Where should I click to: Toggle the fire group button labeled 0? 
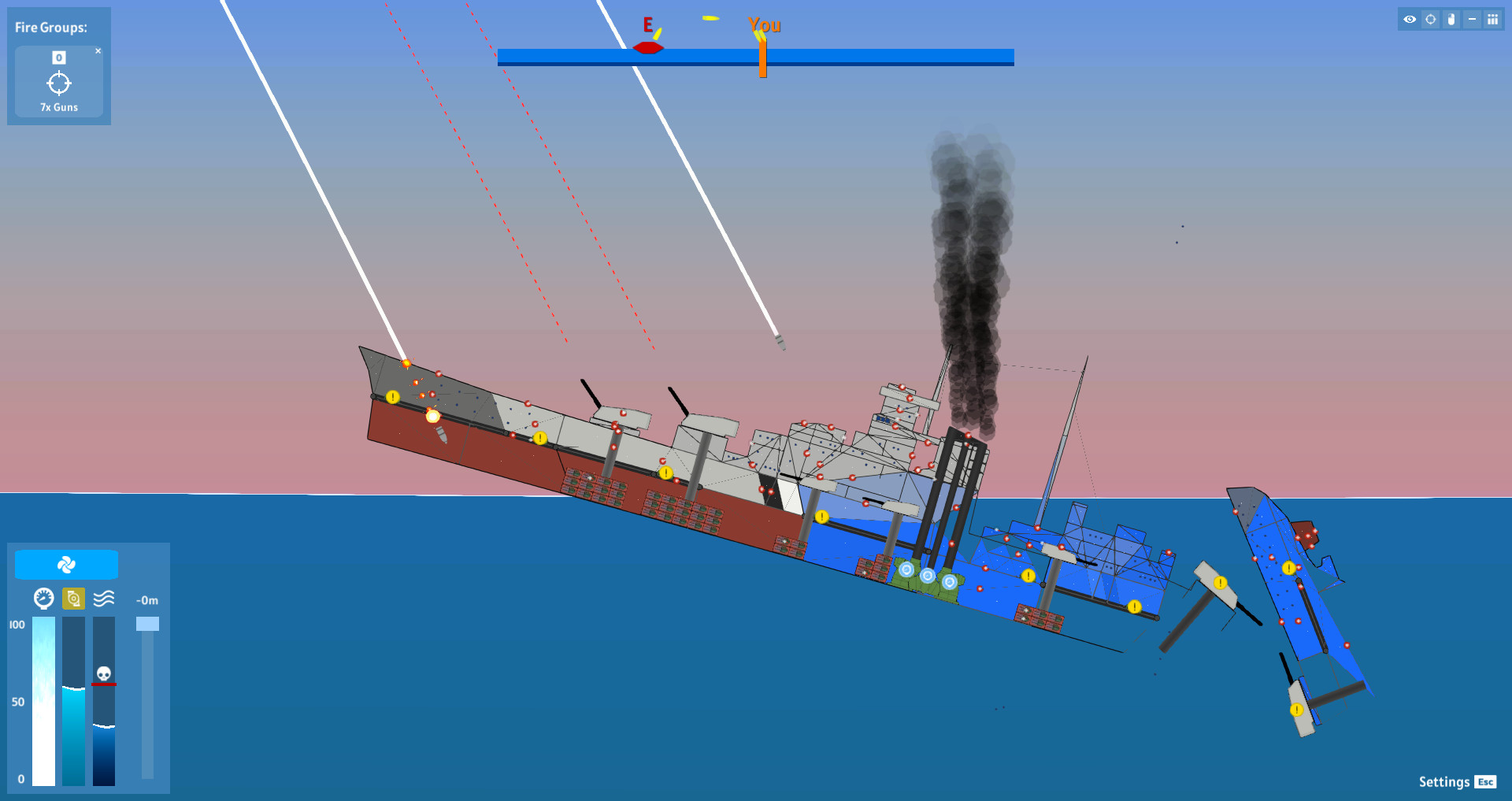pyautogui.click(x=57, y=57)
